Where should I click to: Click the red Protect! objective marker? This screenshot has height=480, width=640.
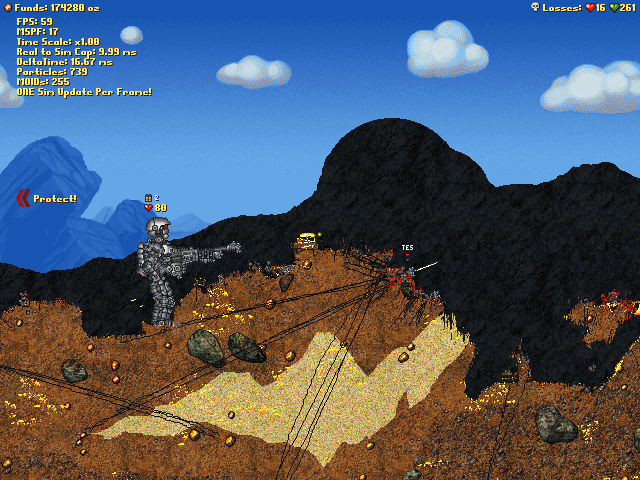click(x=23, y=198)
